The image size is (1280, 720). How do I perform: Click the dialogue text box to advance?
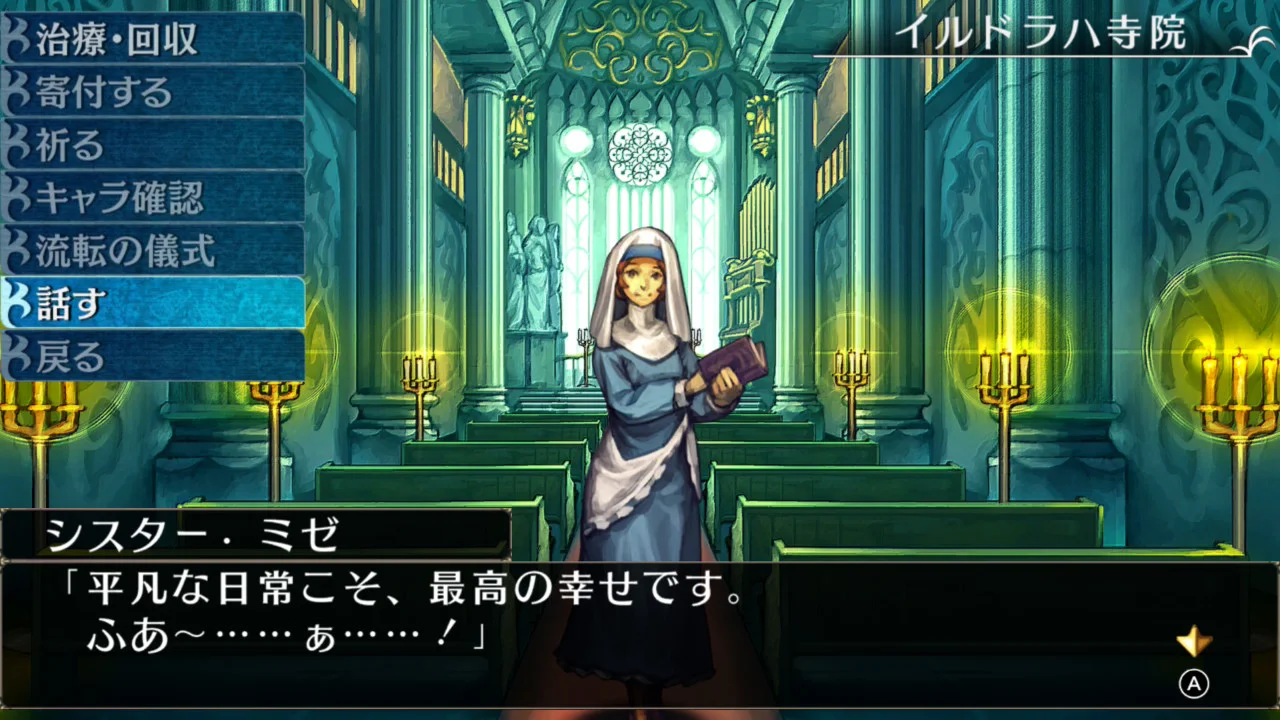(x=400, y=615)
